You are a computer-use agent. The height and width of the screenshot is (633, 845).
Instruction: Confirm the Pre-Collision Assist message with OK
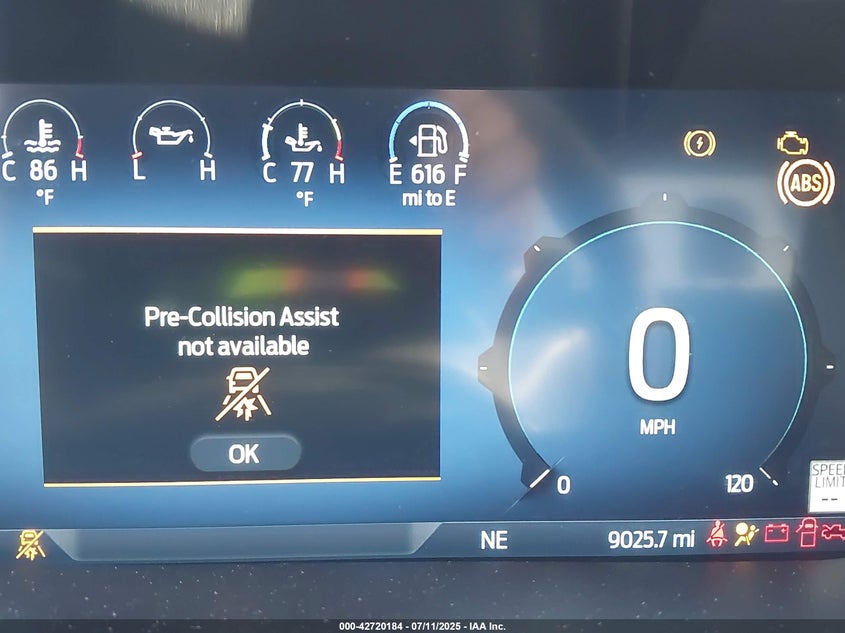pyautogui.click(x=244, y=453)
